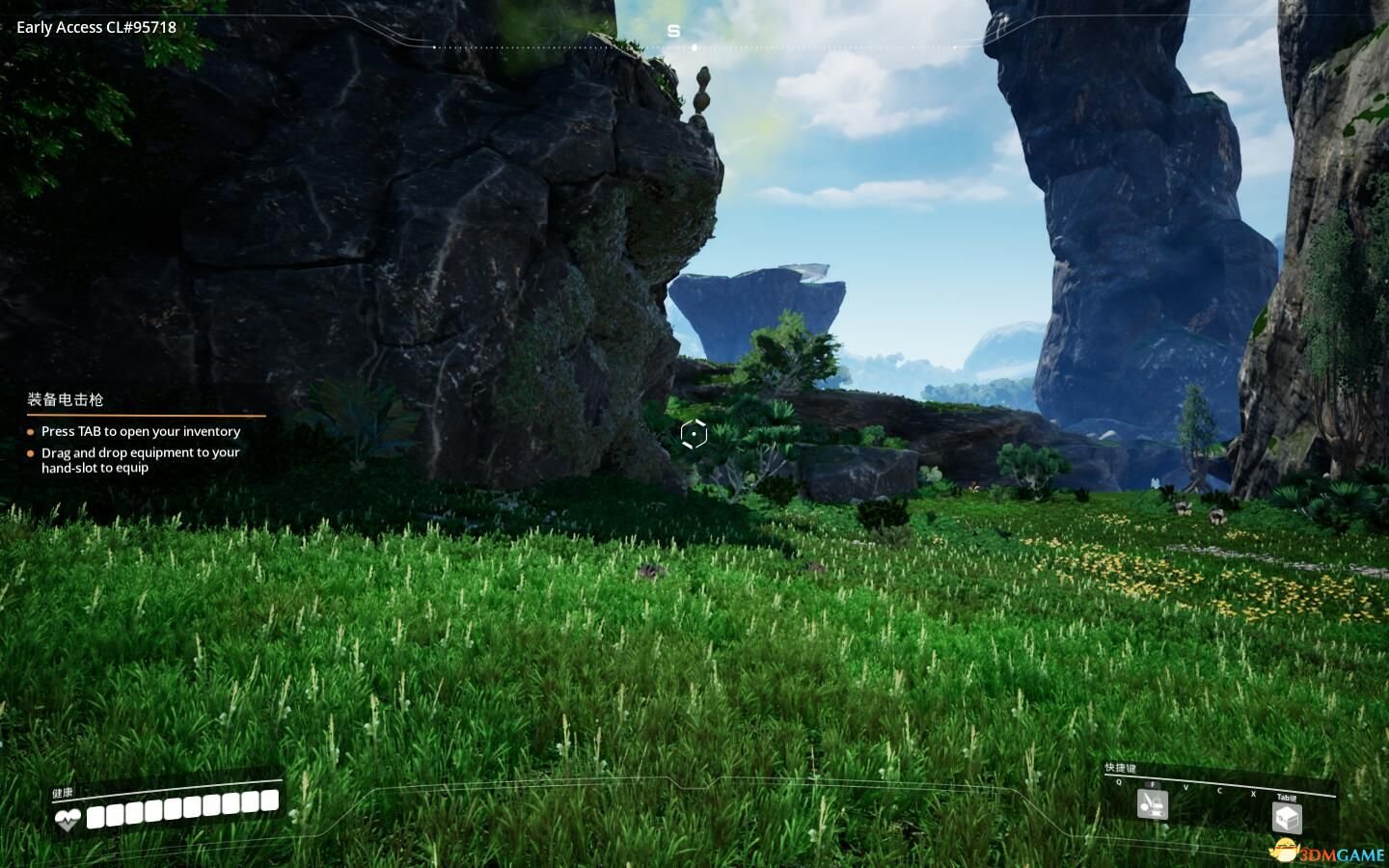Click the C slot in the hotkey bar
1389x868 pixels.
pos(1221,791)
